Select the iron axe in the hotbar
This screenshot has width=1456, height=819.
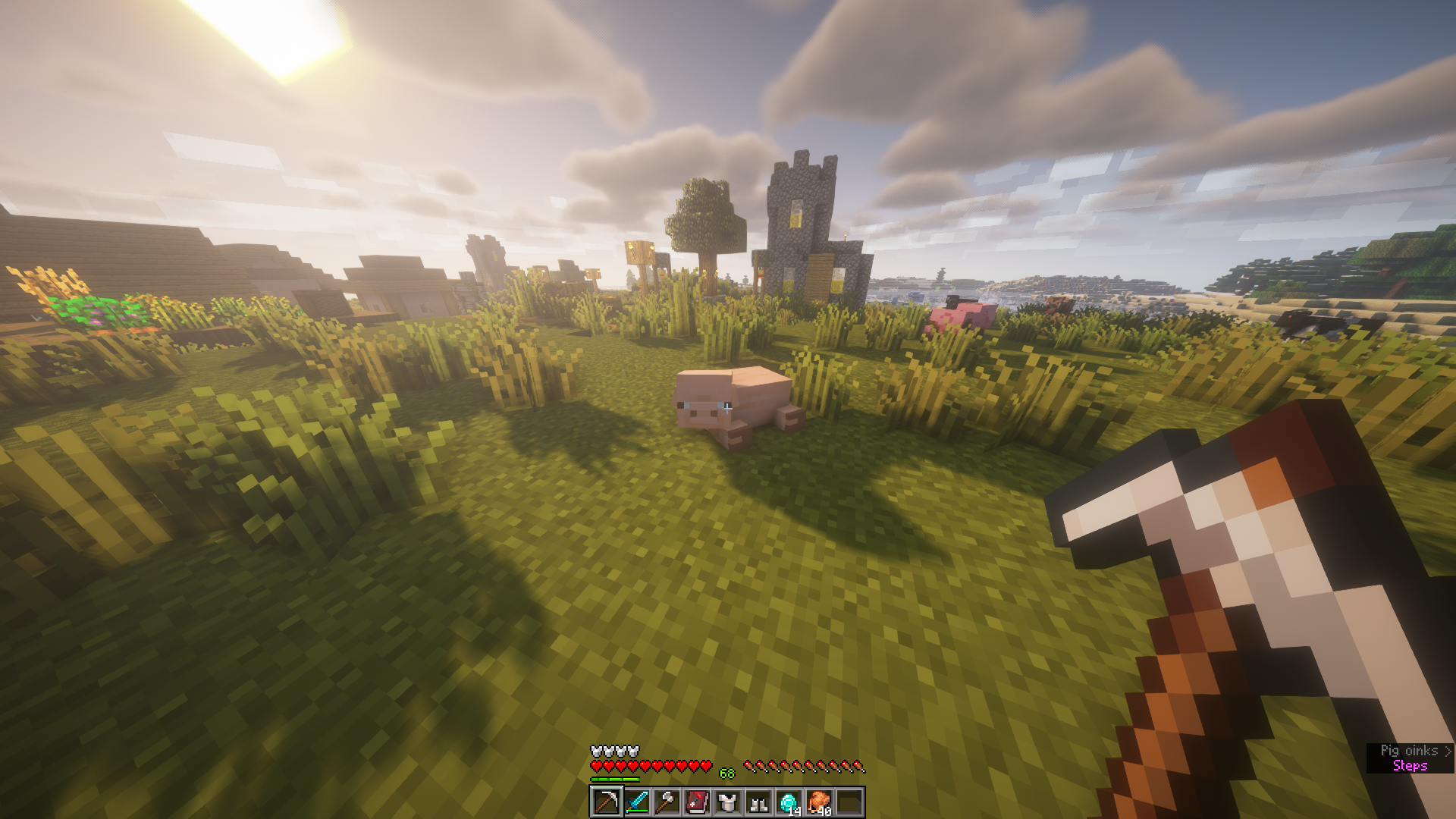click(x=666, y=802)
